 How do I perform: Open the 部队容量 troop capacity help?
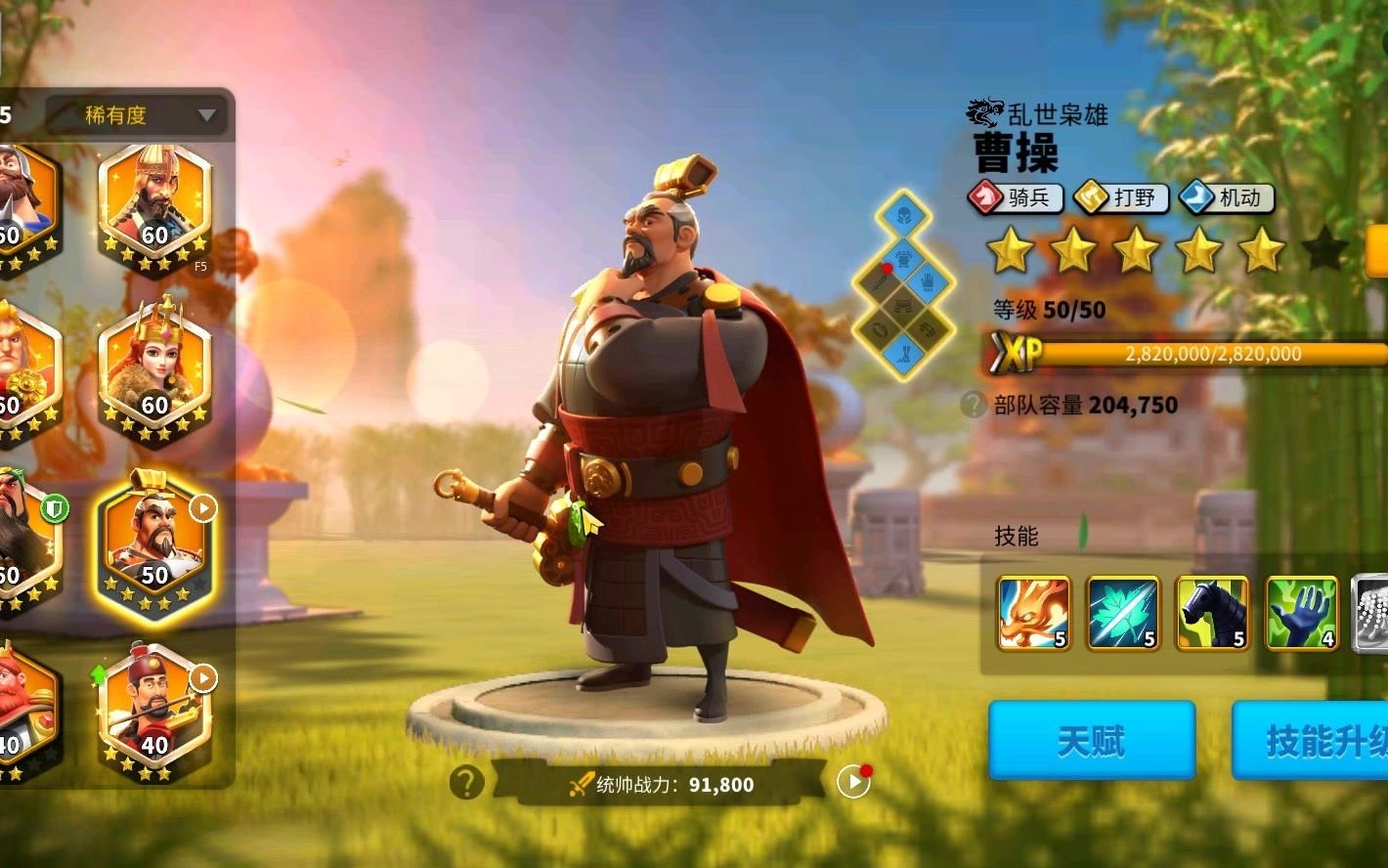pos(973,405)
